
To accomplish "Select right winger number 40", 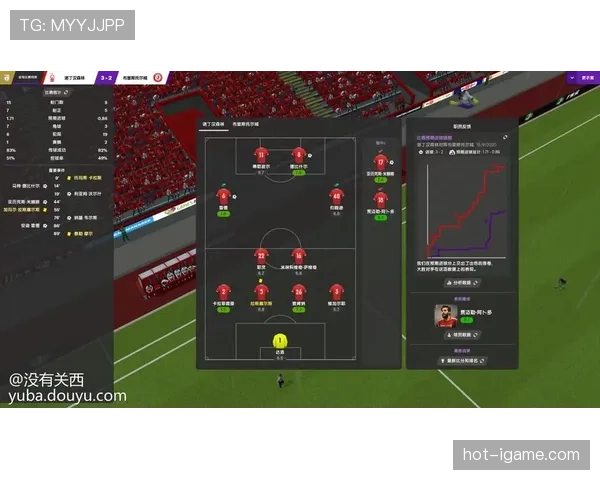I will tap(335, 196).
